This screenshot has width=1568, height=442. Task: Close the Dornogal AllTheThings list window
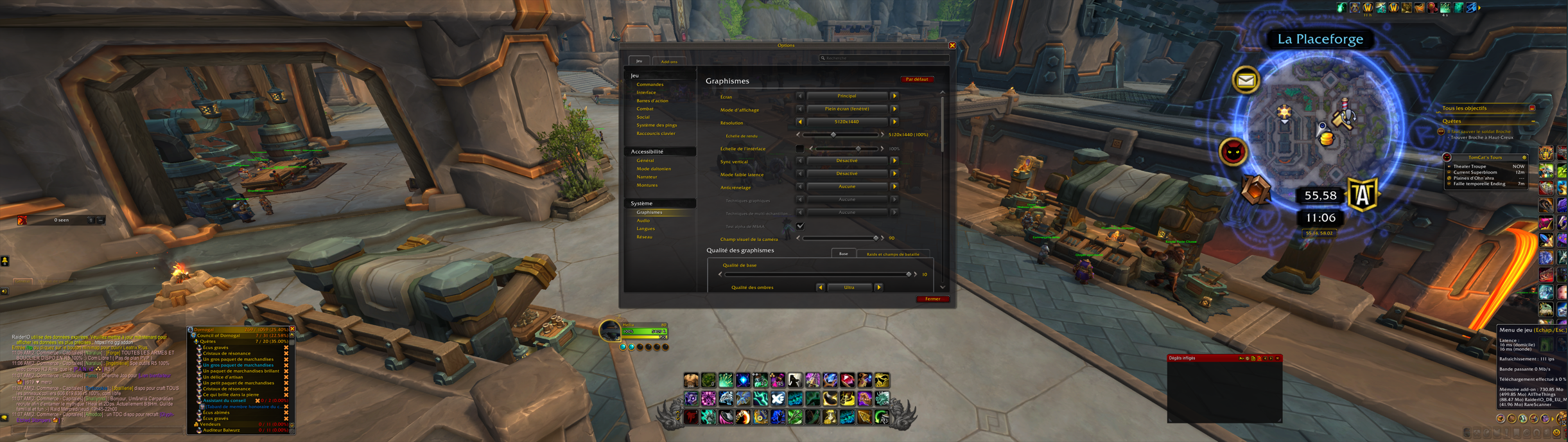click(292, 330)
